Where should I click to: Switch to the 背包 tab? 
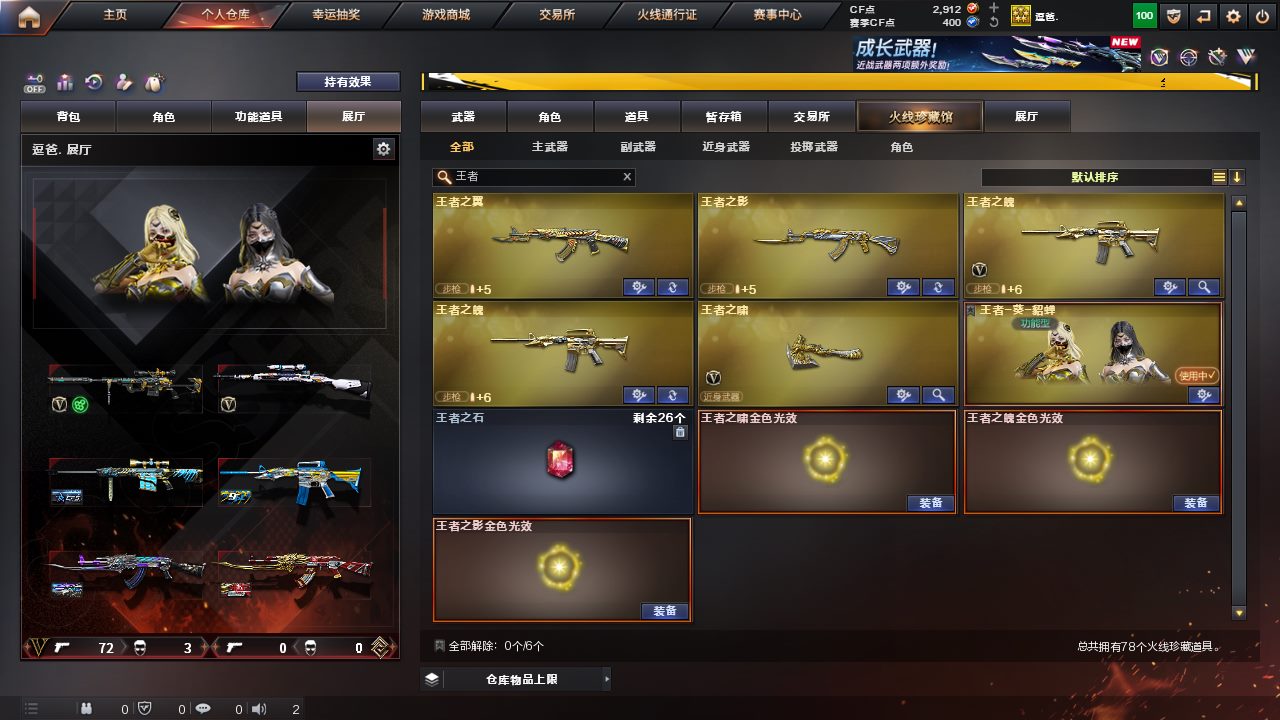pyautogui.click(x=68, y=117)
